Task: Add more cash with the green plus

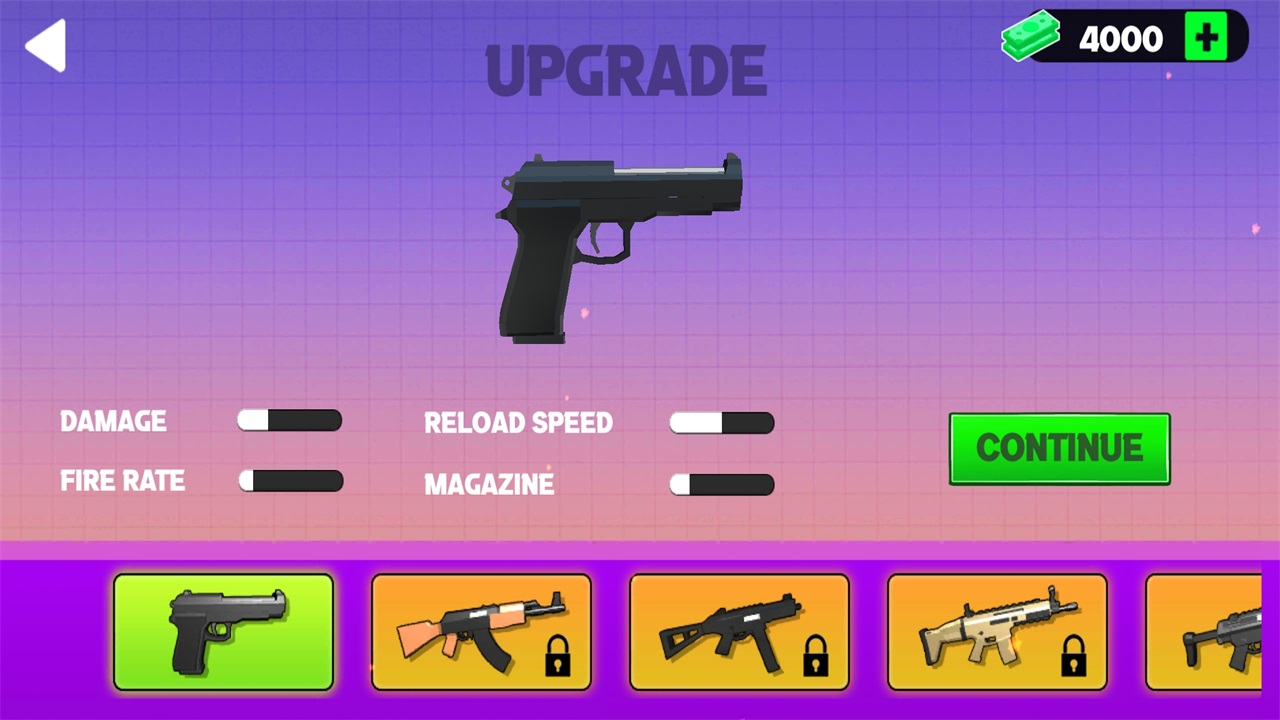Action: click(x=1205, y=38)
